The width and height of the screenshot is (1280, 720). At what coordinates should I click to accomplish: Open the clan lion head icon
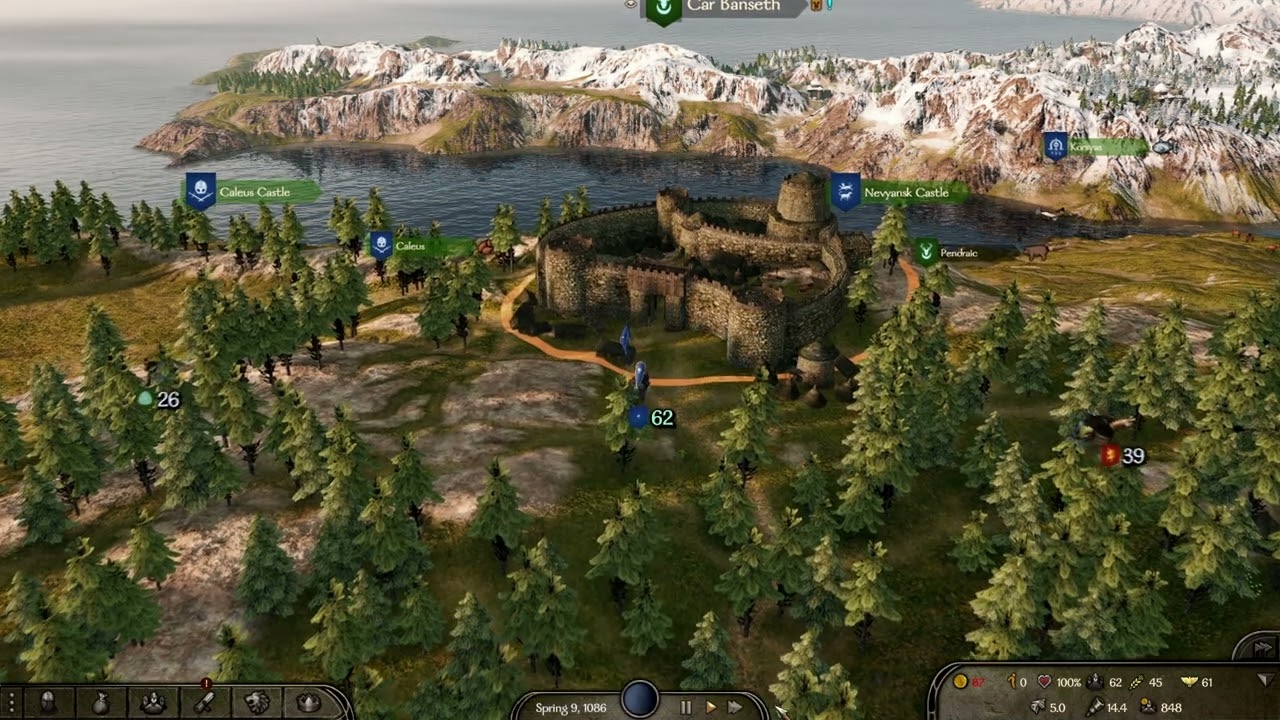(x=257, y=702)
